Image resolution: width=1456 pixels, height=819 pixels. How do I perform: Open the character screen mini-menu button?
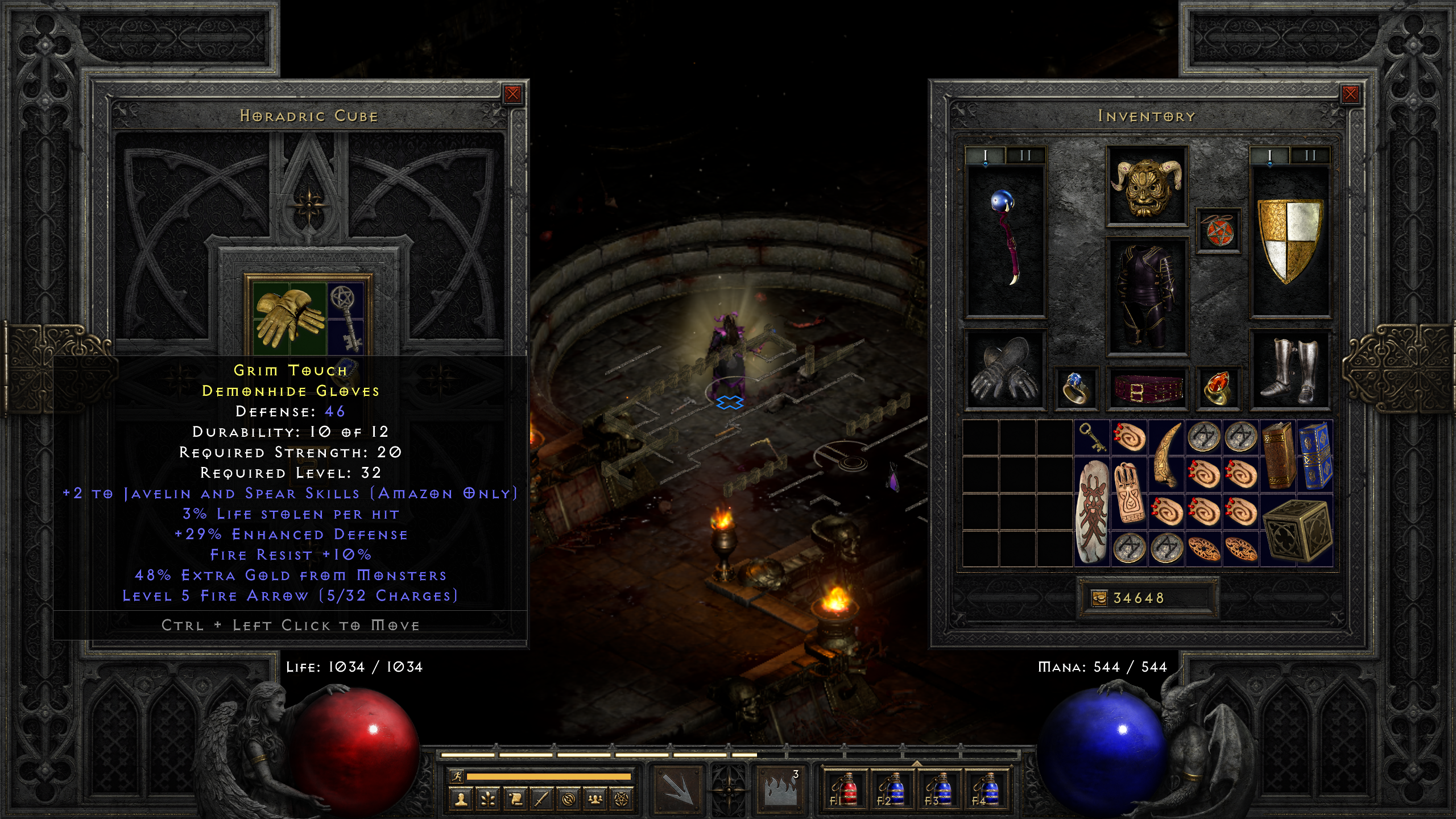[x=461, y=800]
